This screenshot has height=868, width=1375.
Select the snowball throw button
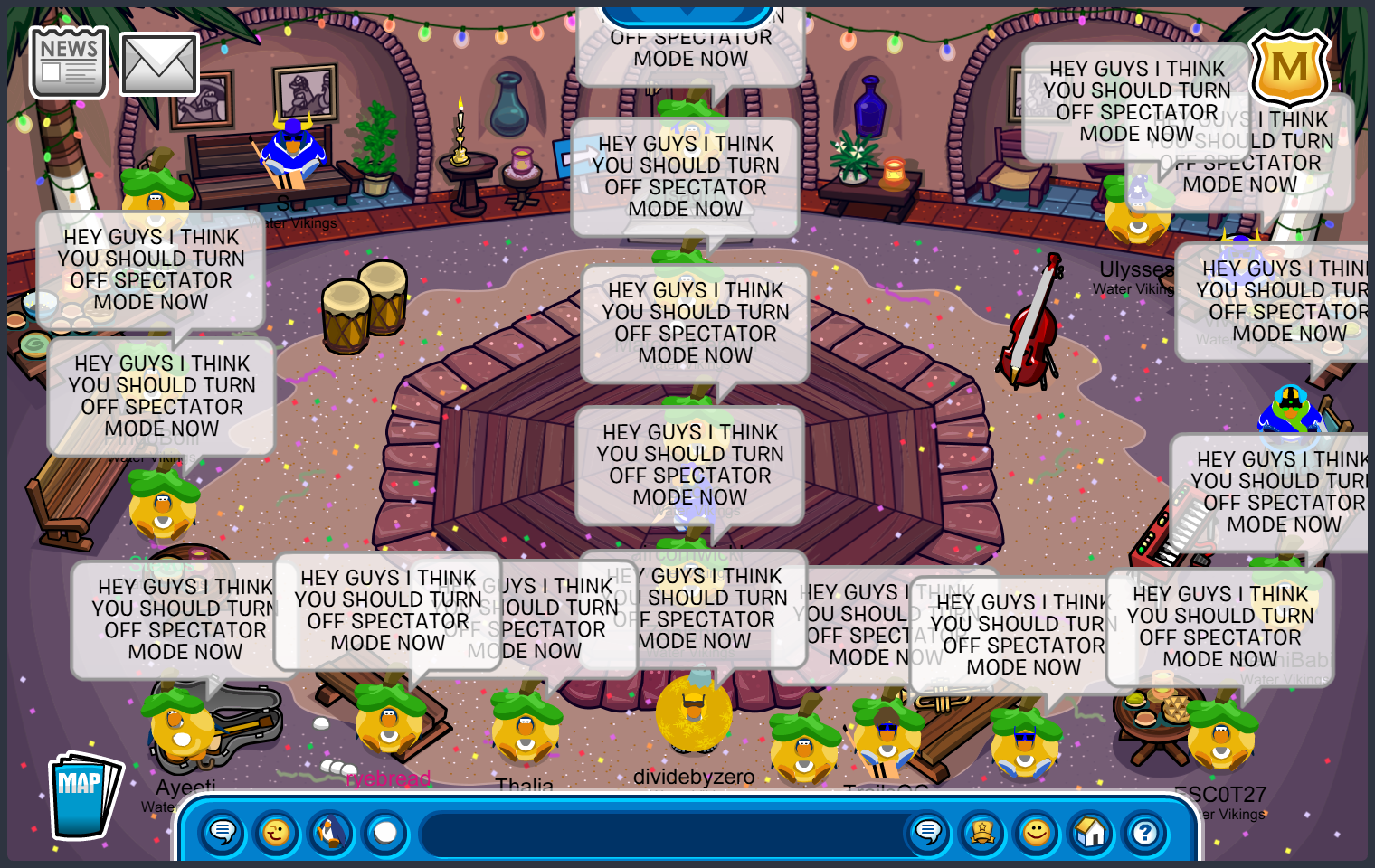click(385, 832)
